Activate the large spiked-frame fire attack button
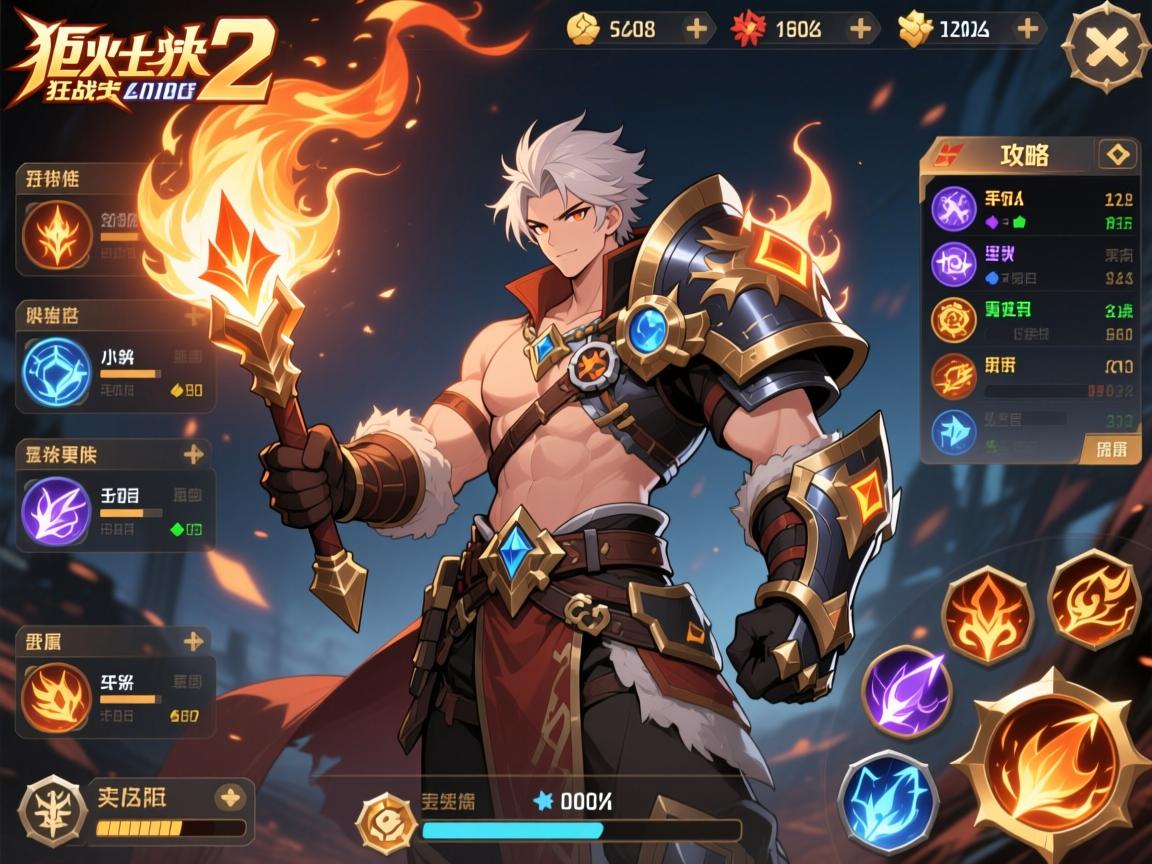1152x864 pixels. pyautogui.click(x=1050, y=765)
